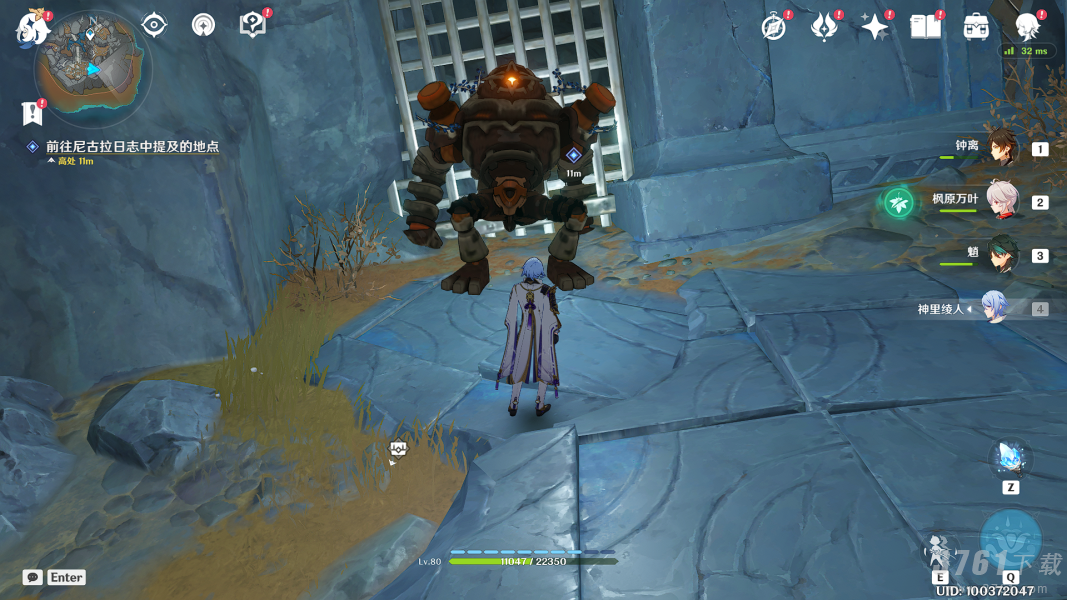The width and height of the screenshot is (1067, 600).
Task: Select active character 神里绫人 in party list
Action: click(992, 308)
